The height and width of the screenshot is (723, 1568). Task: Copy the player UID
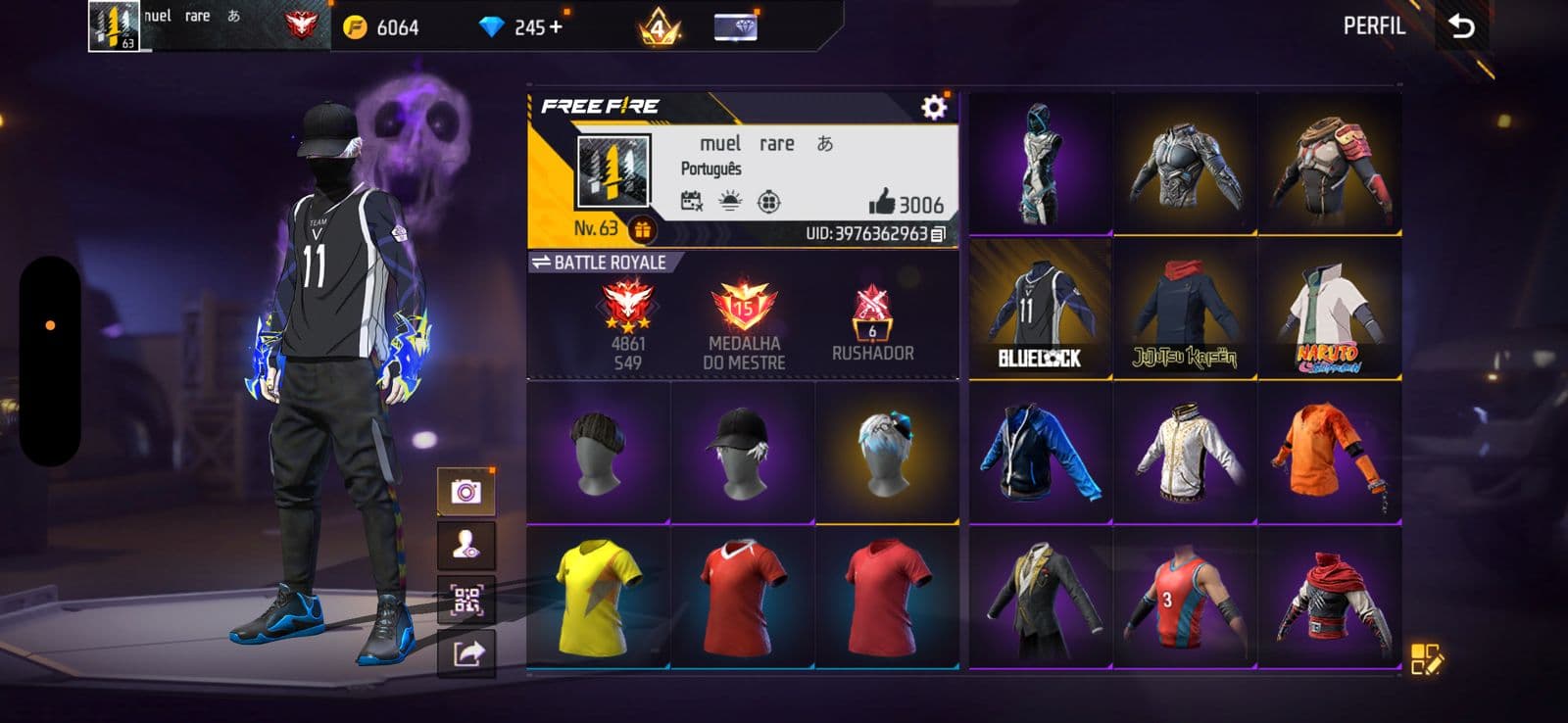pos(938,234)
